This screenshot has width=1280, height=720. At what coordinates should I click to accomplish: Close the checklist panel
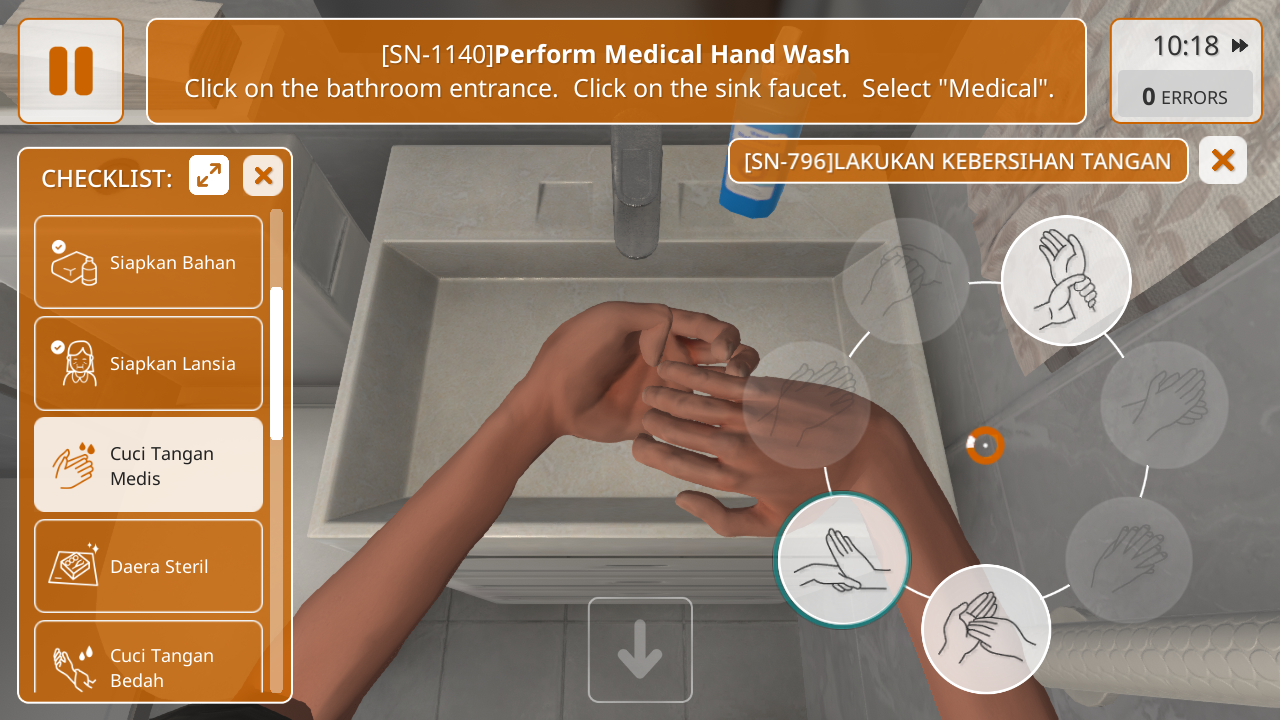[263, 176]
